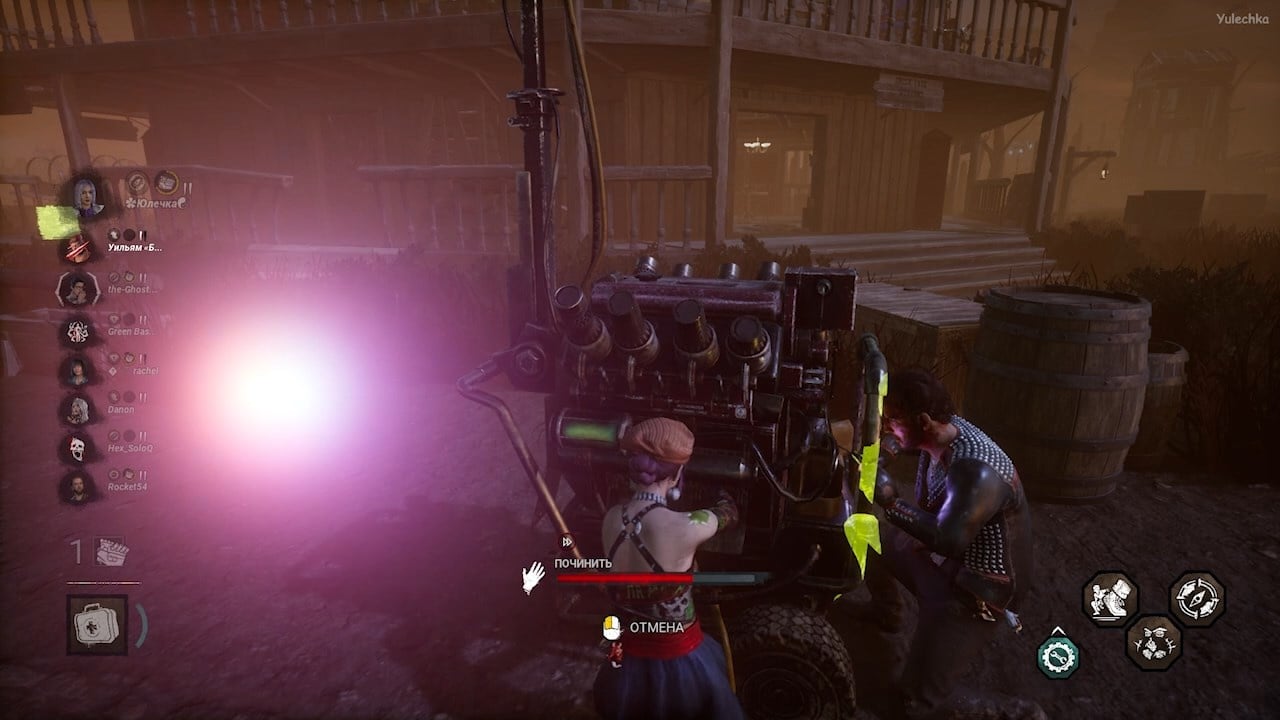This screenshot has width=1280, height=720.
Task: Click the ПОЧИНИТЬ action prompt
Action: click(x=584, y=564)
